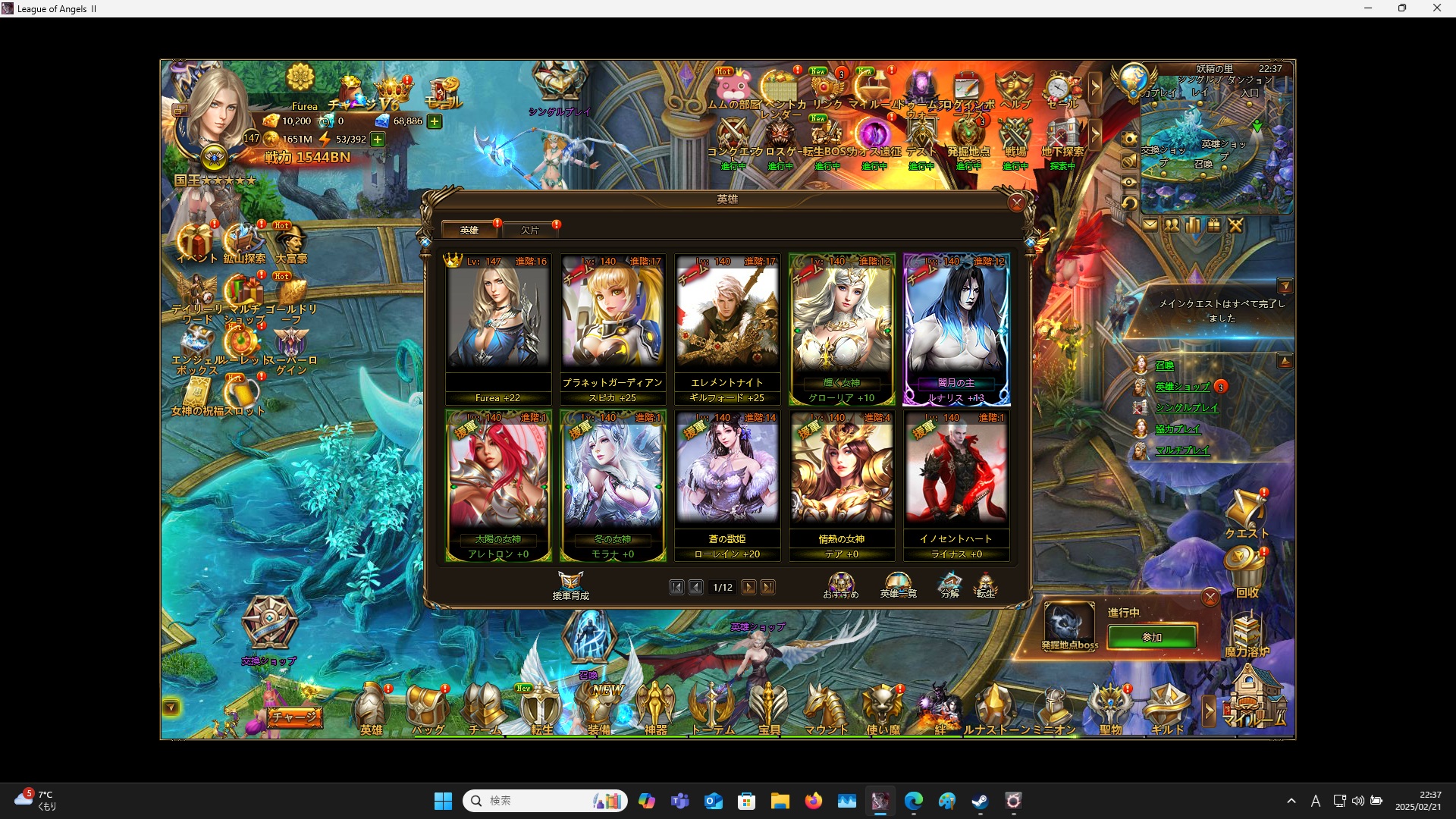This screenshot has height=819, width=1456.
Task: Switch to the 欠片 fragment tab
Action: (x=531, y=230)
